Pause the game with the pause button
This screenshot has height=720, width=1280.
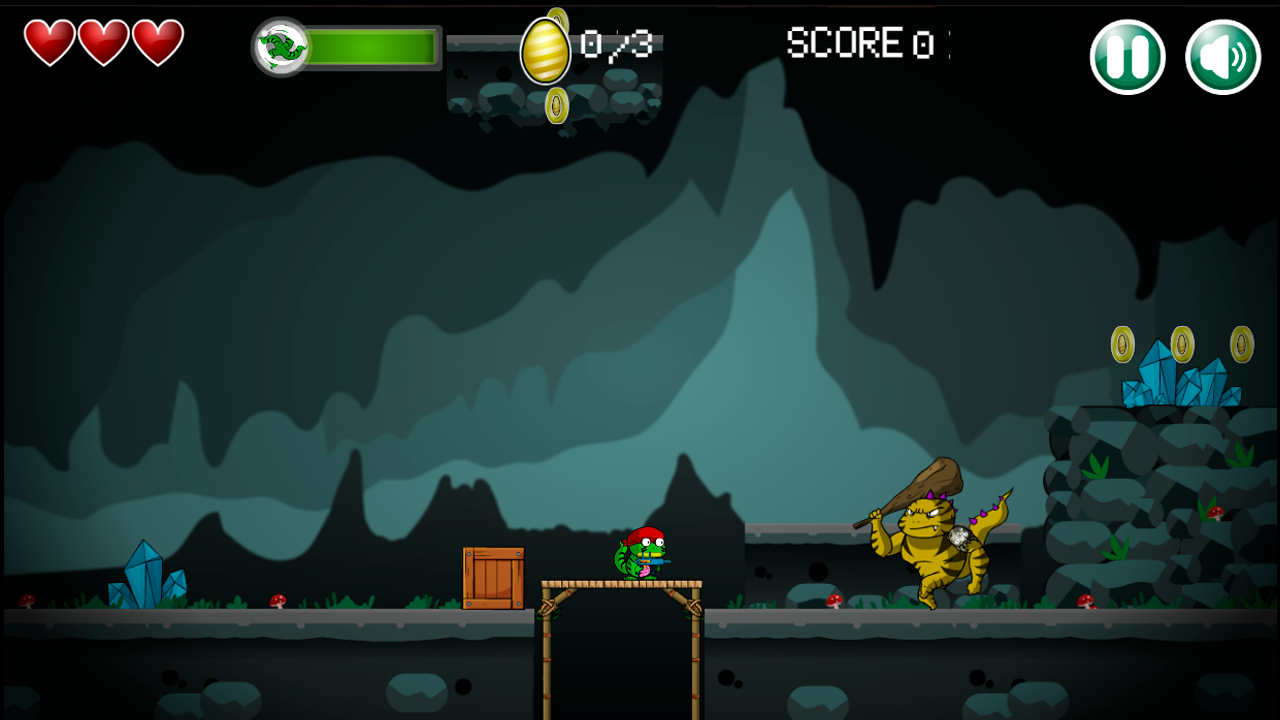pyautogui.click(x=1127, y=57)
